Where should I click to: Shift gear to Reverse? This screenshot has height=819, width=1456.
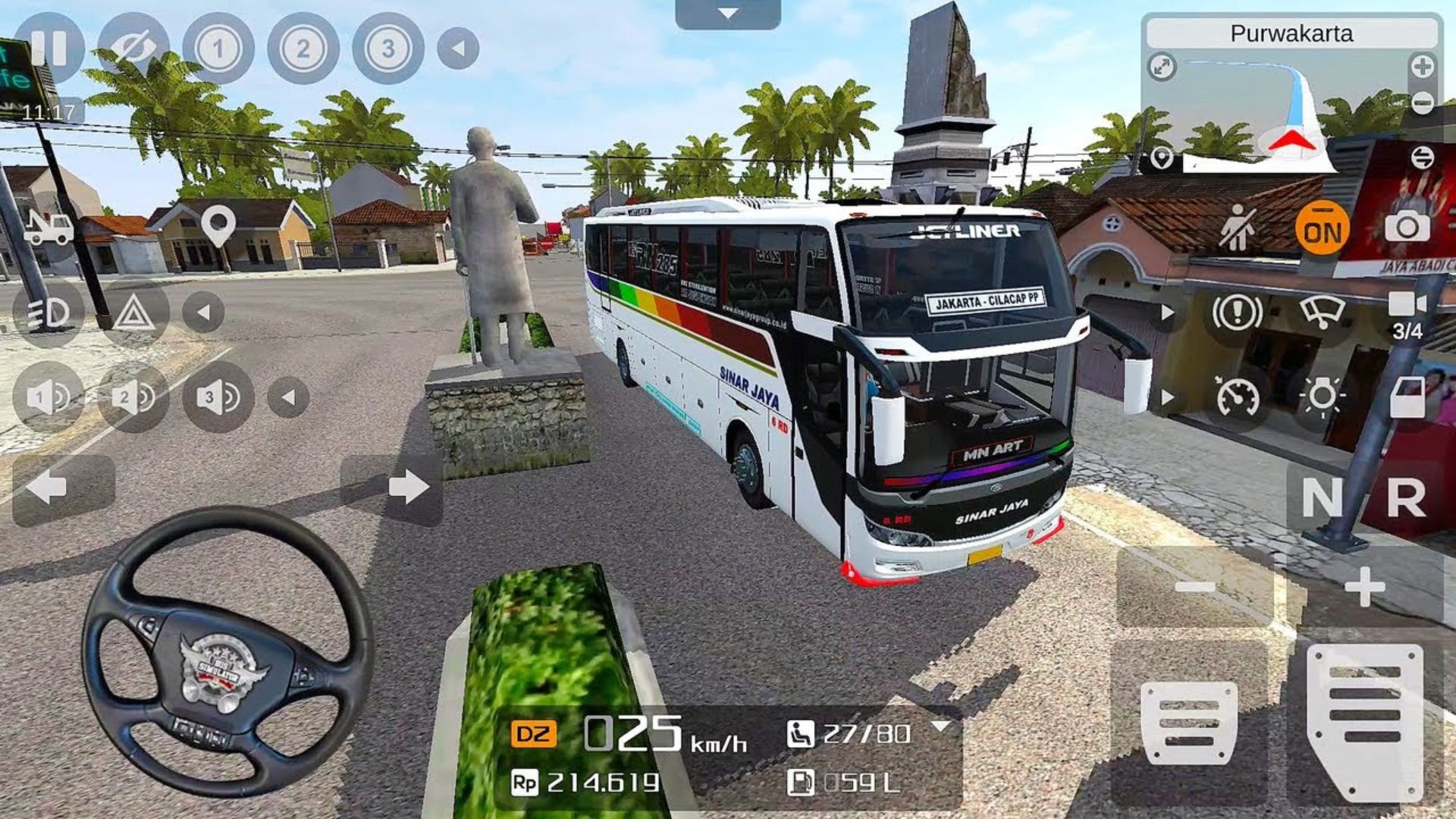click(1405, 498)
